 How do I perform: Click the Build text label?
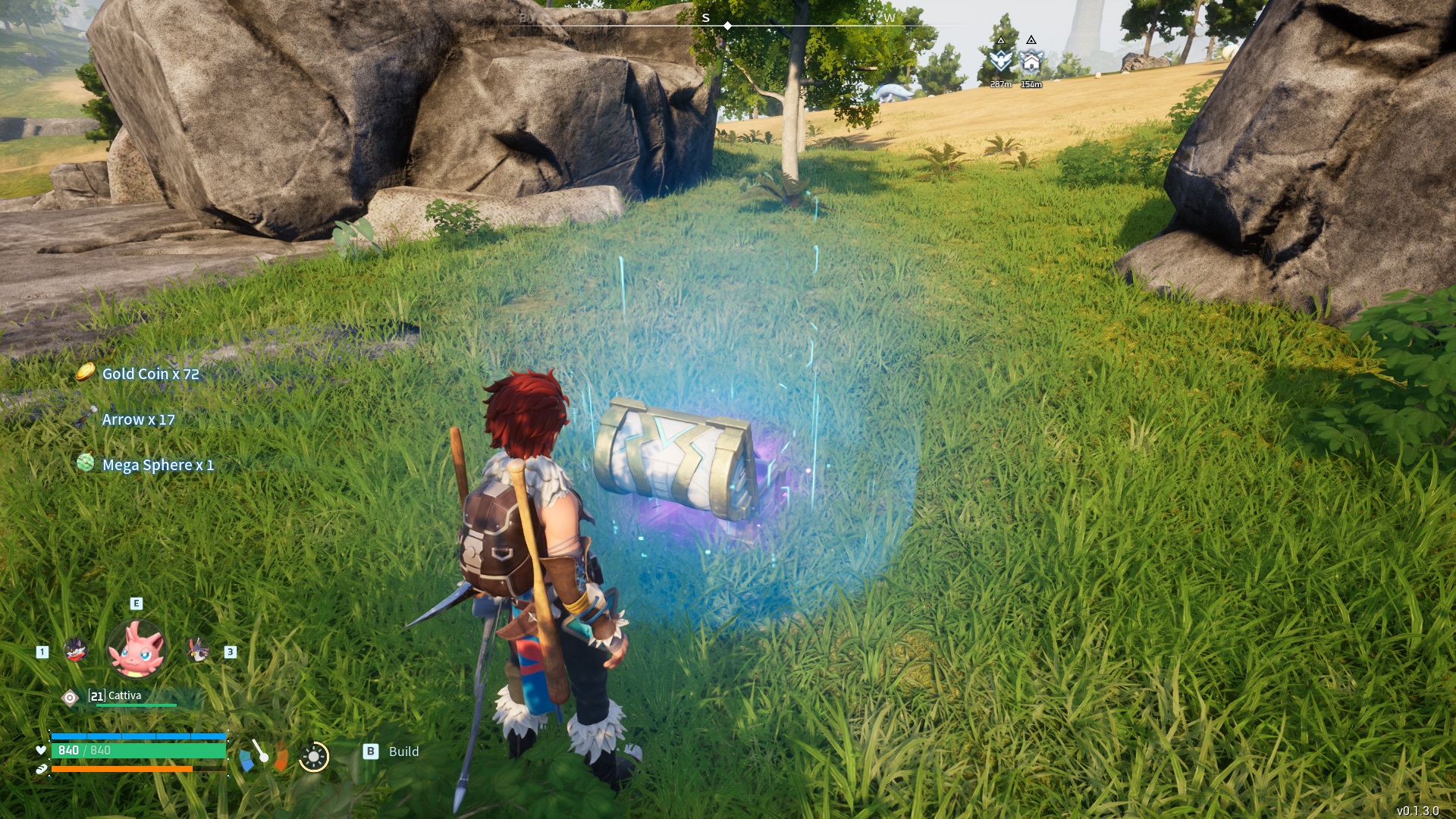[403, 752]
